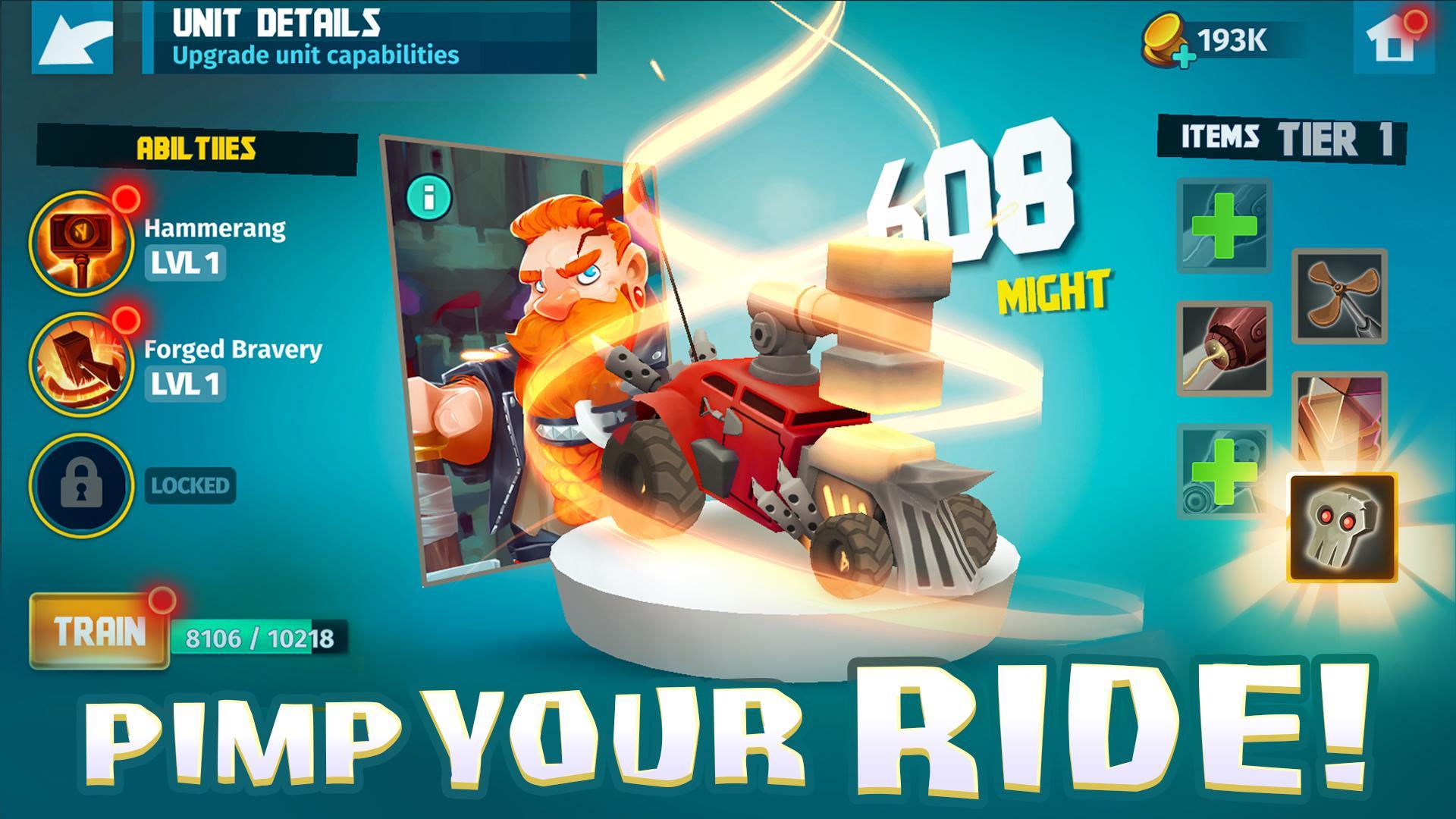Viewport: 1456px width, 819px height.
Task: Click the info button on the hero portrait
Action: [428, 196]
